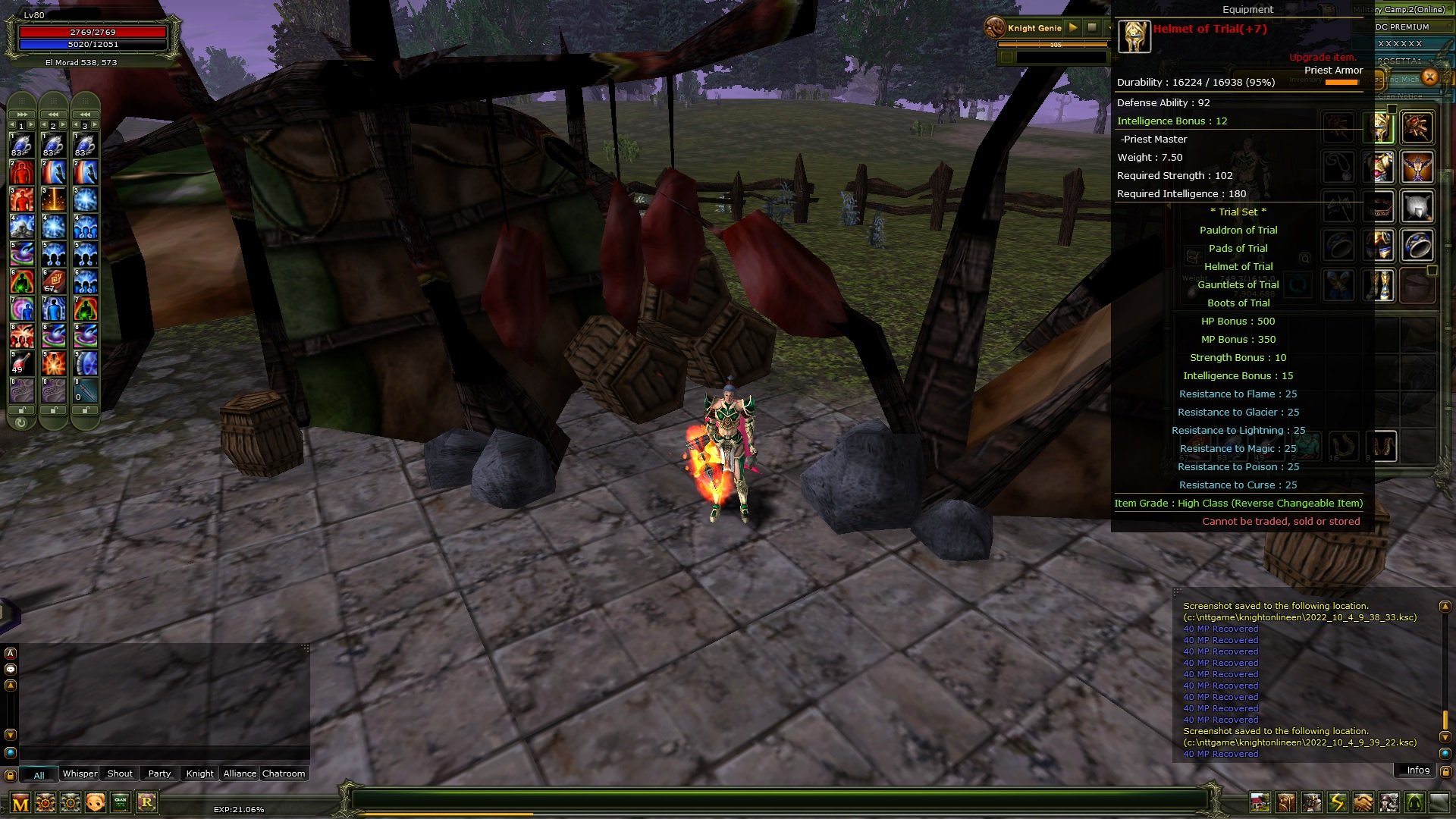
Task: Click the R quest icon near EXP bar
Action: [x=147, y=800]
